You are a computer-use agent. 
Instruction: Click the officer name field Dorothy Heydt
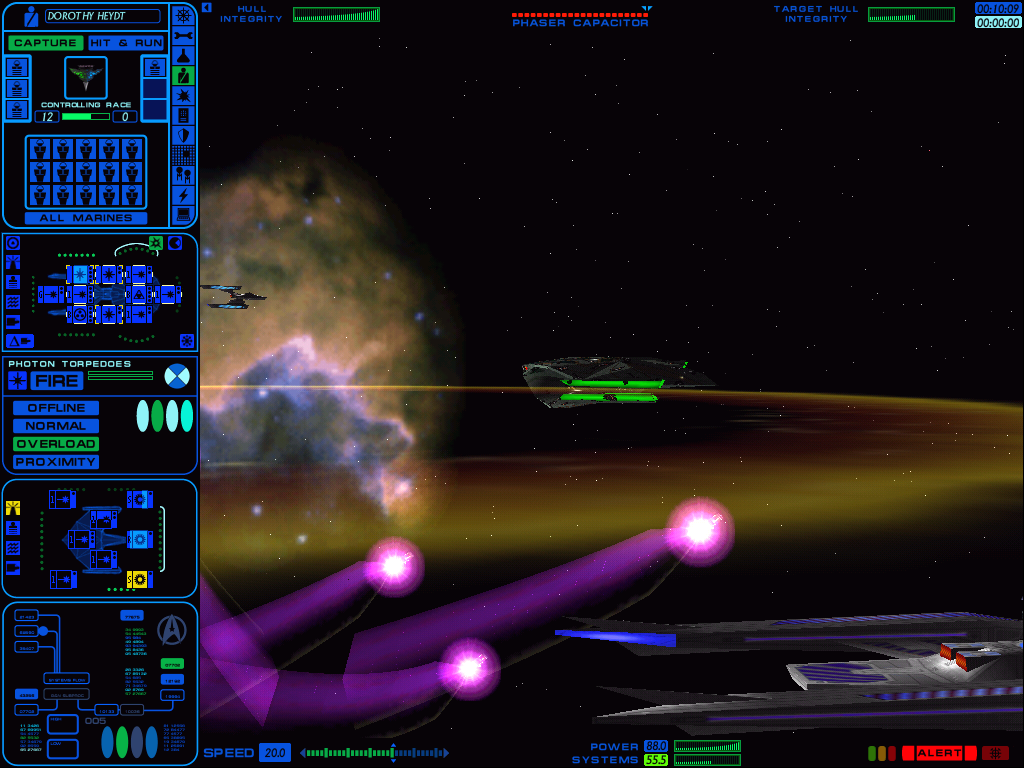[88, 16]
